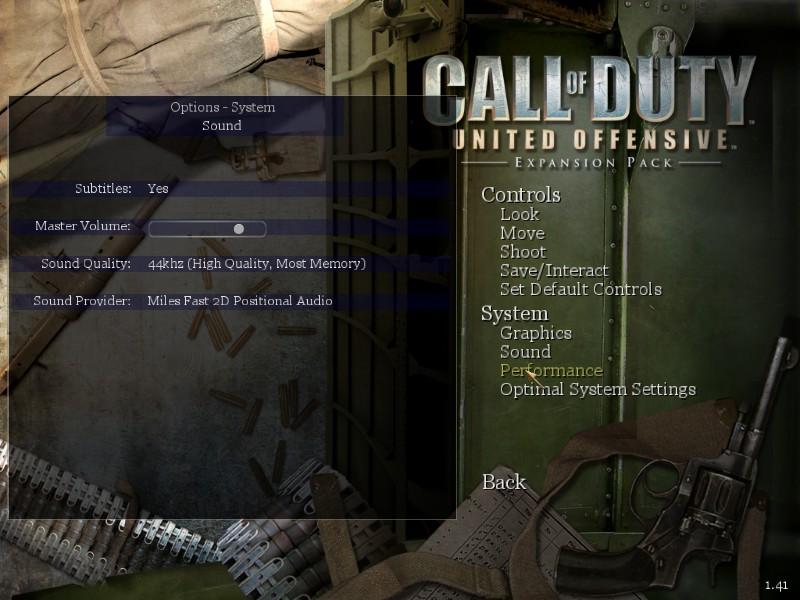Open the Graphics system settings
Screen dimensions: 800x600
(535, 333)
